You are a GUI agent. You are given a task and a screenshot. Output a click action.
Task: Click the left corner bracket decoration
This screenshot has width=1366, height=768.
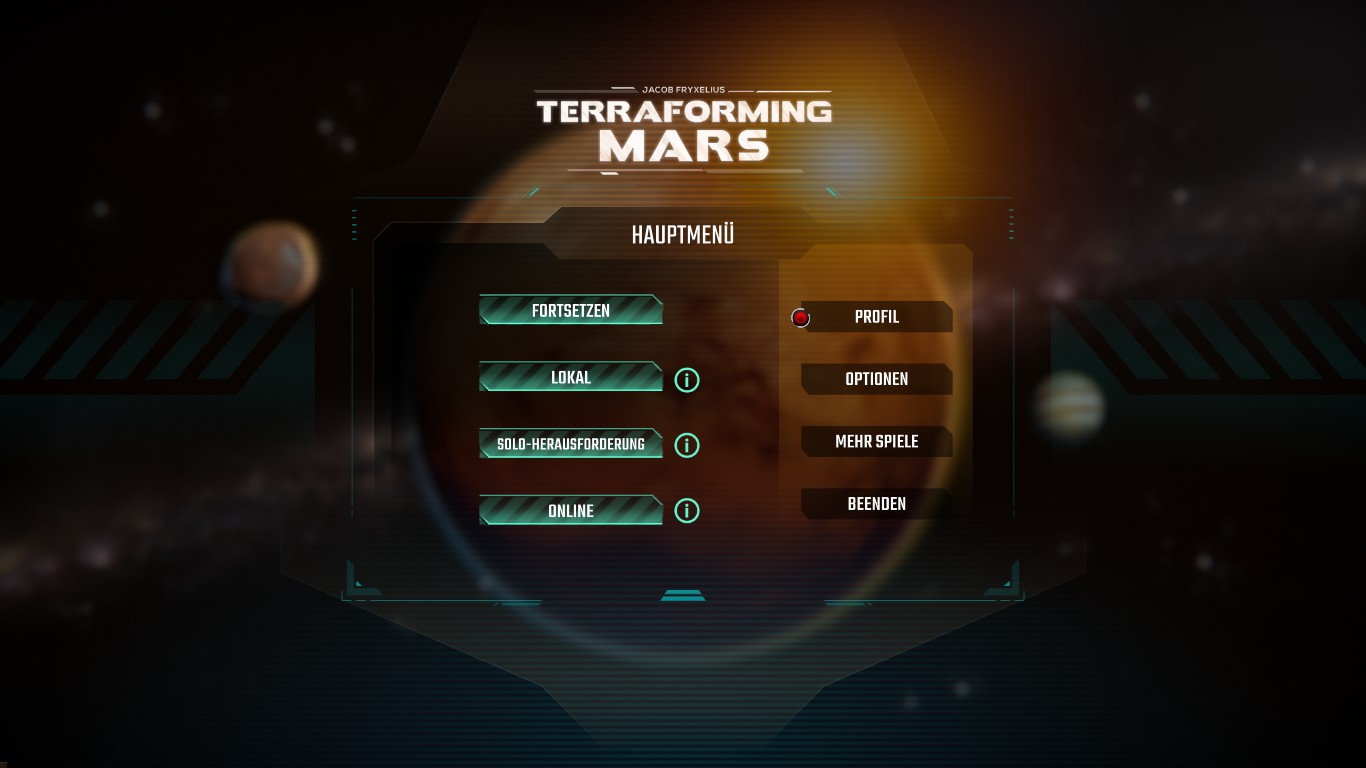click(355, 580)
